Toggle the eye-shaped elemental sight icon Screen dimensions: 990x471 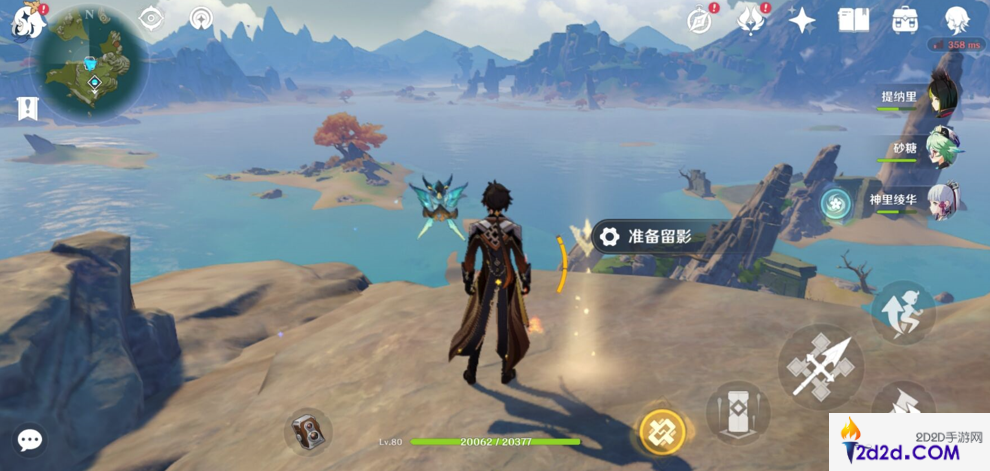[x=151, y=19]
